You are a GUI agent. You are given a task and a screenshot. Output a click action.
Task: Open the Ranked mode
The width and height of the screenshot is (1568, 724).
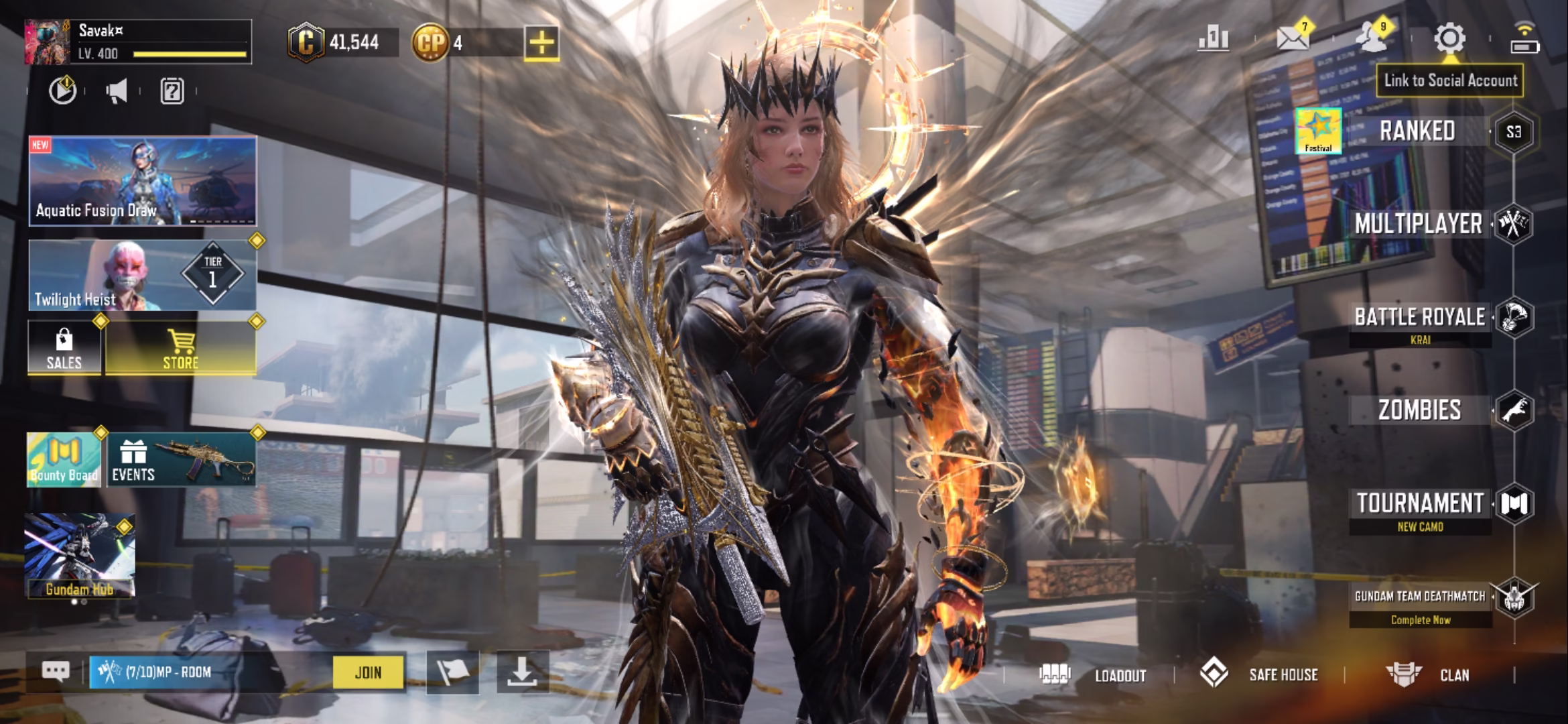pyautogui.click(x=1417, y=131)
